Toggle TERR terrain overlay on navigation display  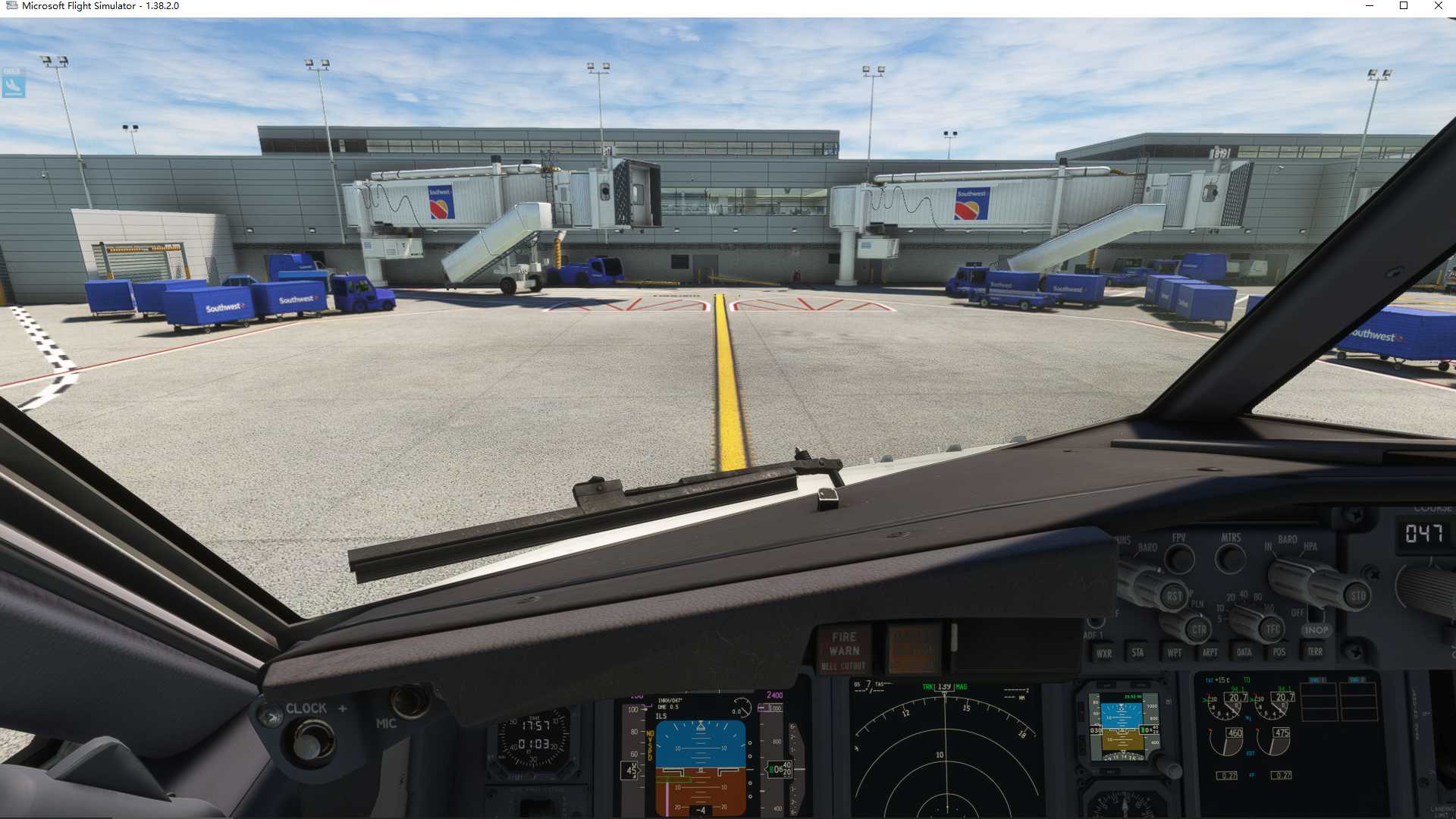tap(1315, 651)
